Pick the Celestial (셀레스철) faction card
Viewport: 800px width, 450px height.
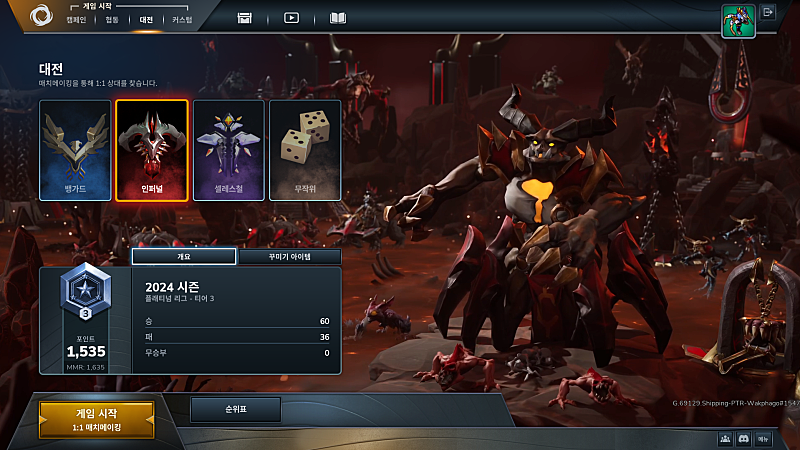[x=229, y=150]
